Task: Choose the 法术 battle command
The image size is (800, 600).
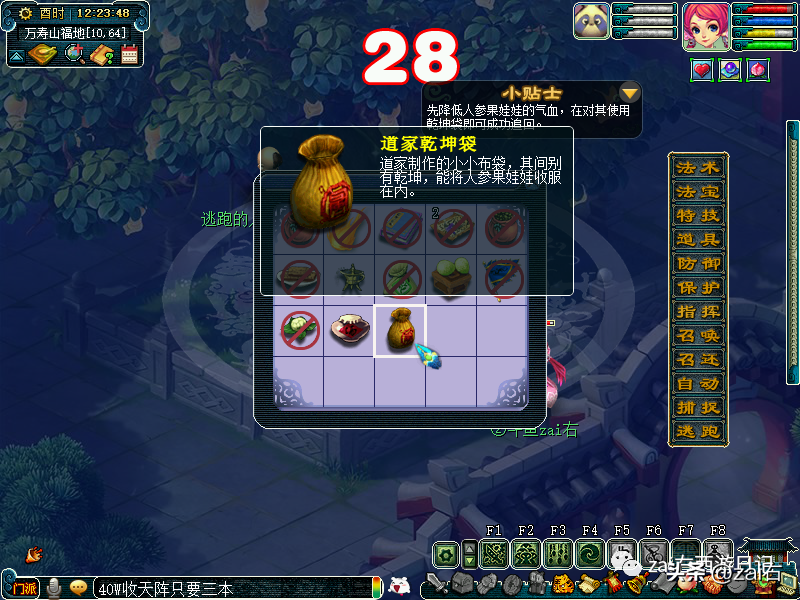Action: (x=698, y=167)
